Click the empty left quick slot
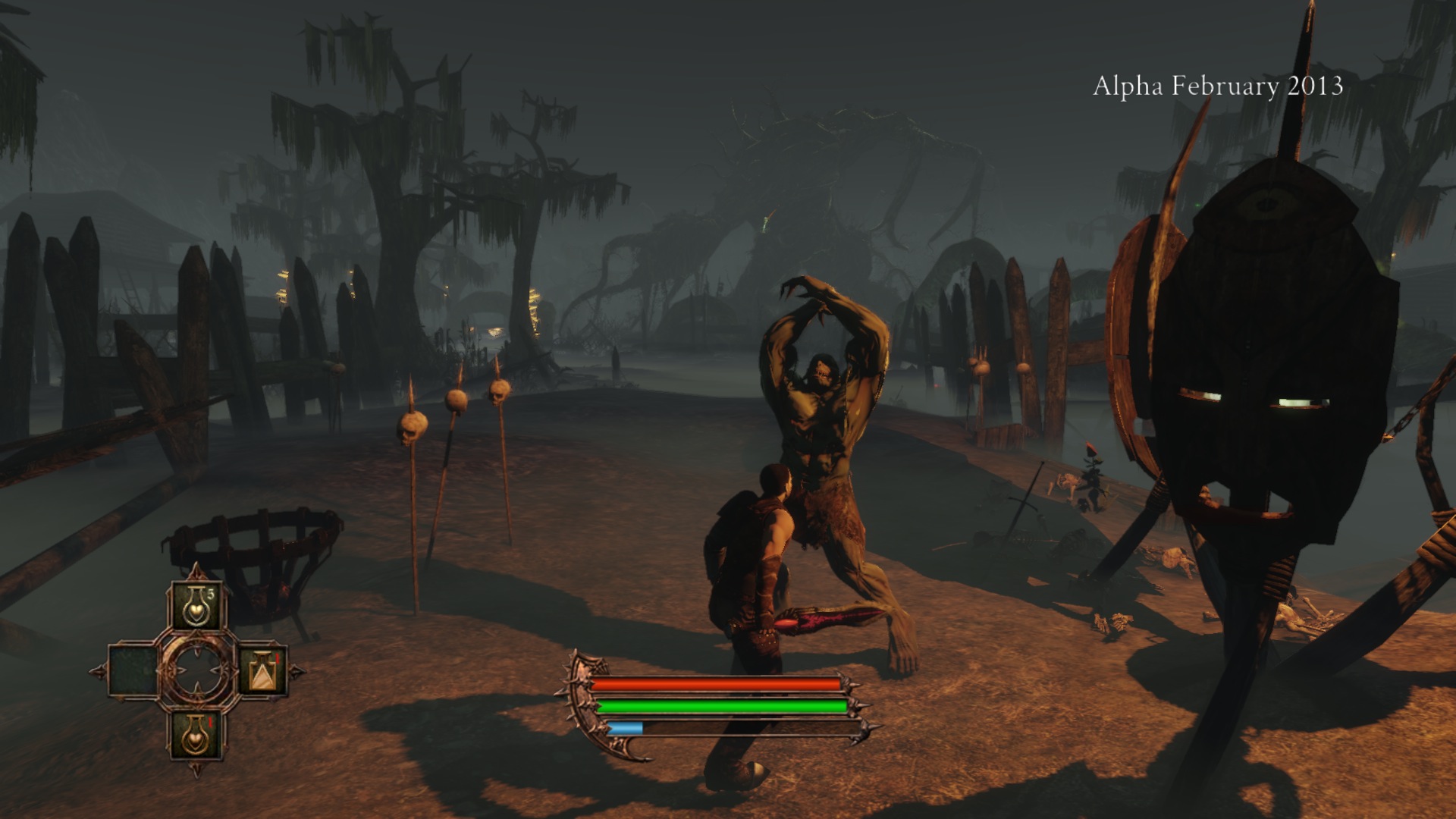The image size is (1456, 819). coord(133,671)
